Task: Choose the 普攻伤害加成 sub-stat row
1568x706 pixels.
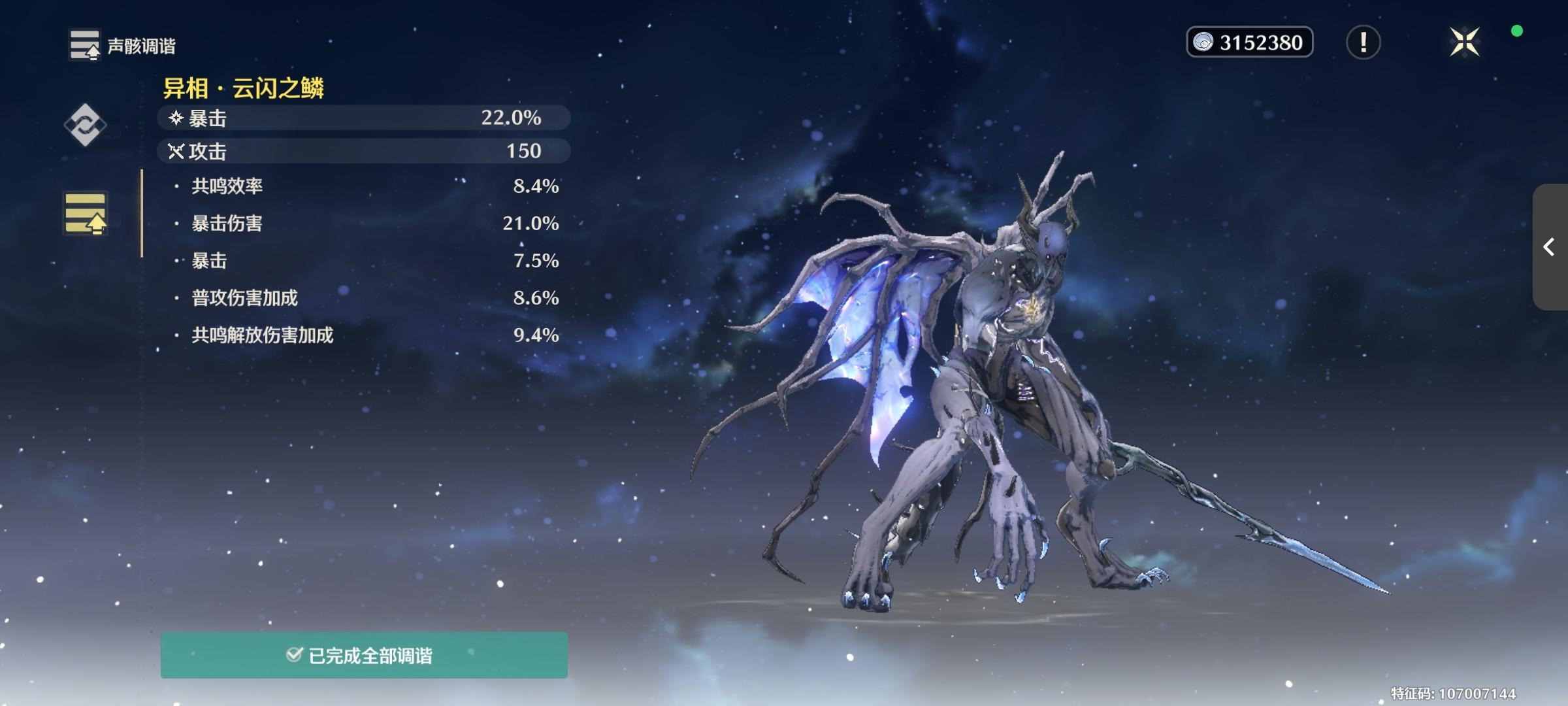Action: coord(366,298)
